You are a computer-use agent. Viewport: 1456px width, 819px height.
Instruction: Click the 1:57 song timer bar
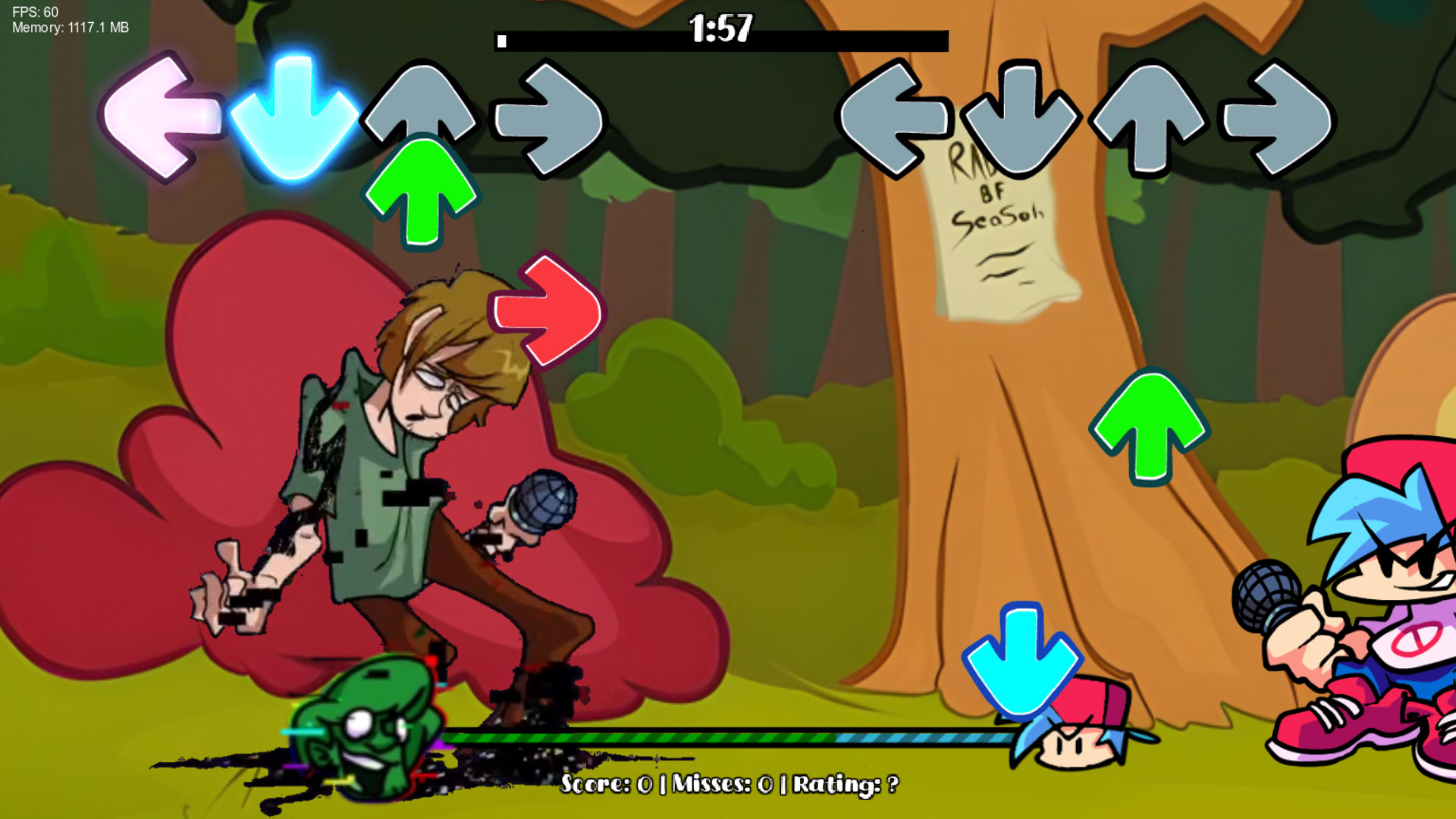720,33
